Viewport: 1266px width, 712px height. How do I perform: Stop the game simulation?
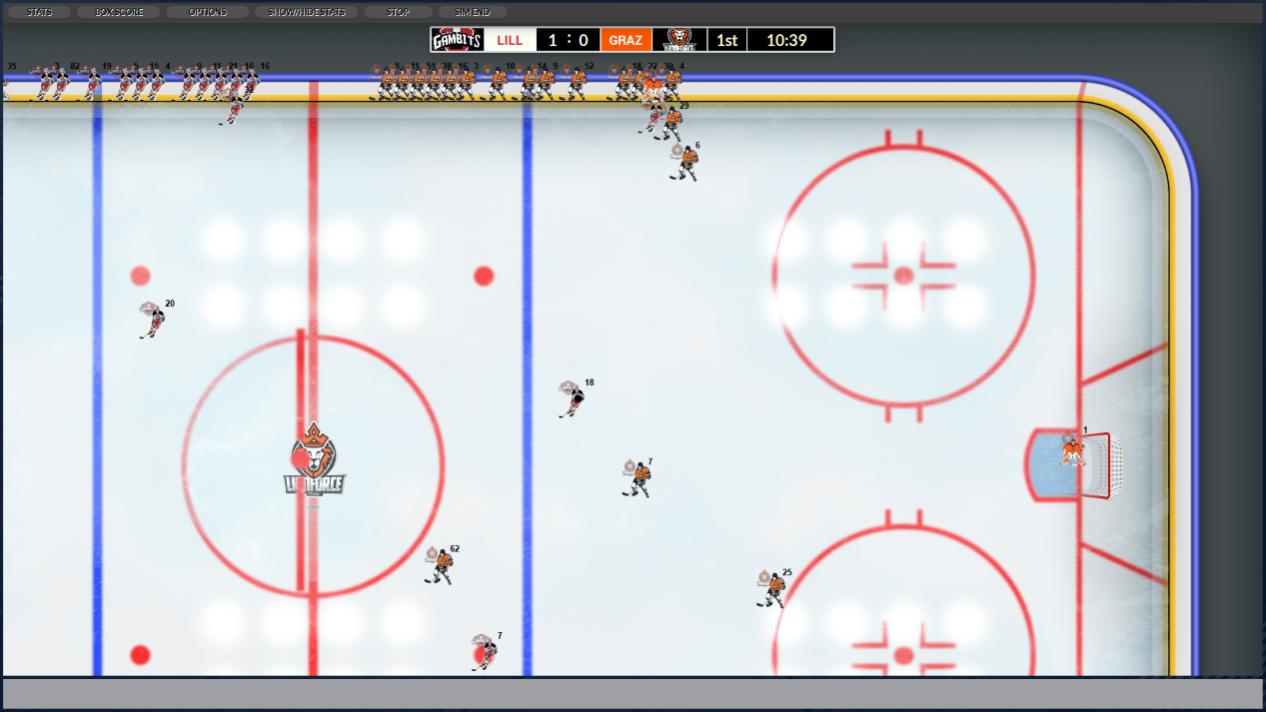click(x=398, y=12)
